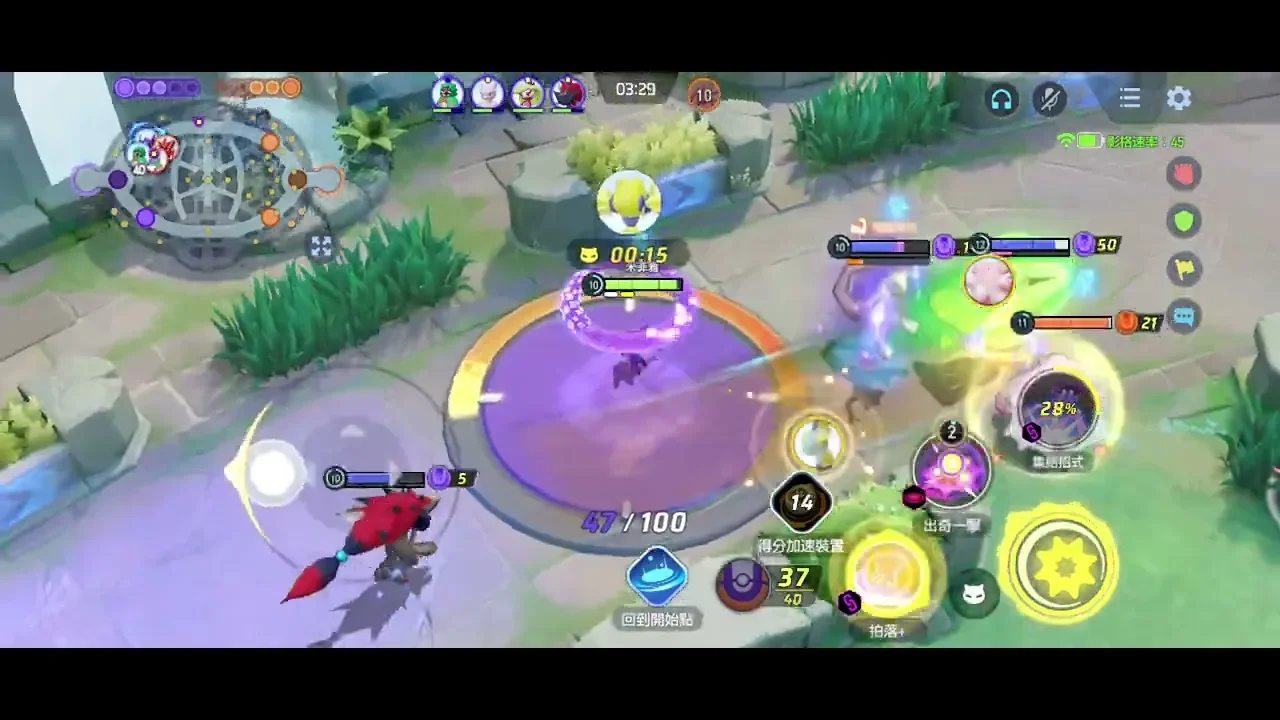The width and height of the screenshot is (1280, 720).
Task: Open the scoreboard list icon
Action: pos(1130,98)
